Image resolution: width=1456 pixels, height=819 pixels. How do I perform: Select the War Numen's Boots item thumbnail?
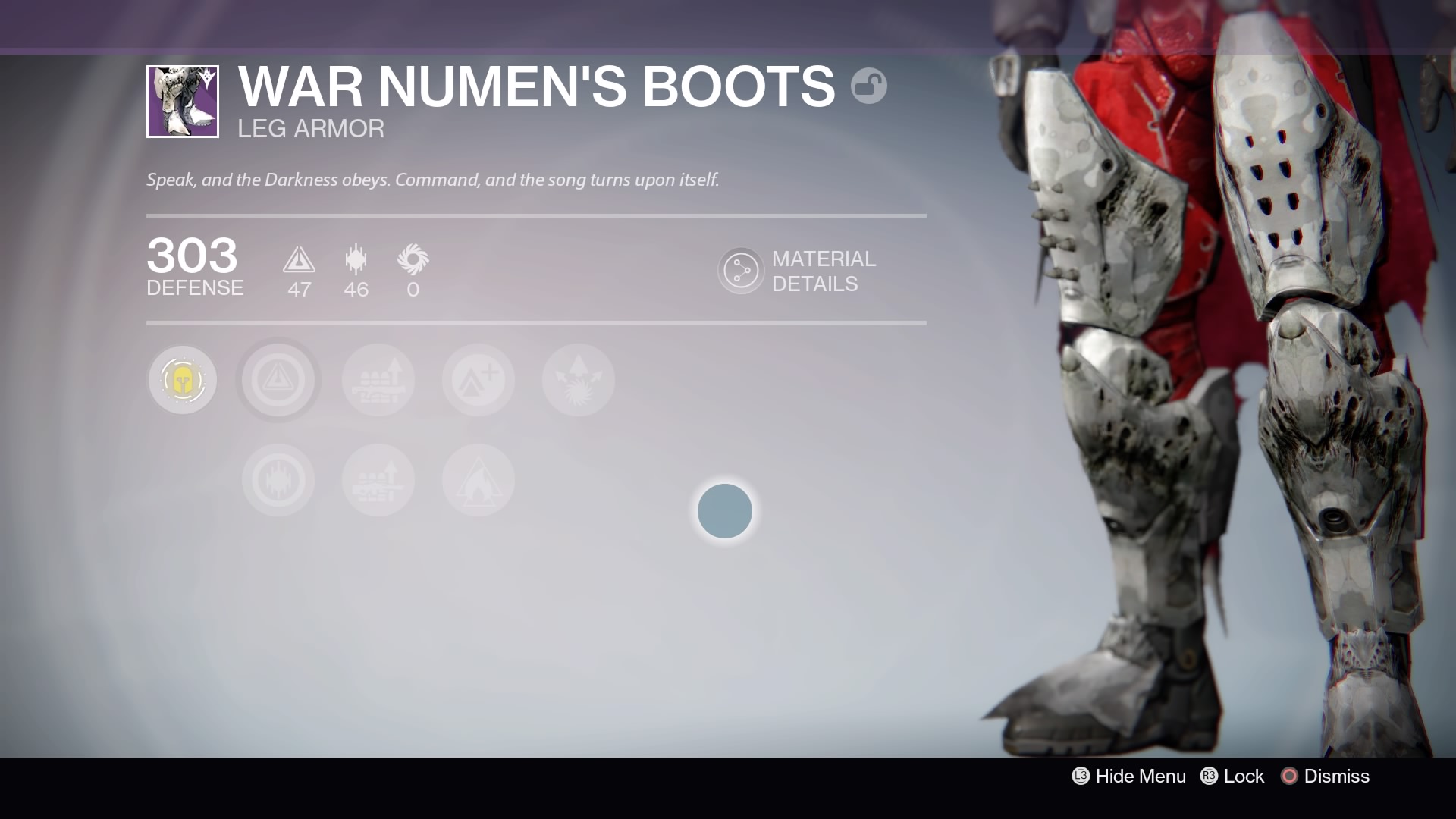tap(183, 102)
